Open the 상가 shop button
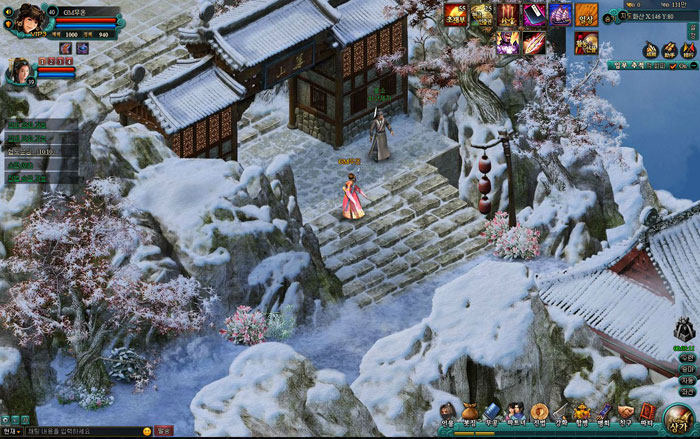Image resolution: width=700 pixels, height=439 pixels. [680, 418]
